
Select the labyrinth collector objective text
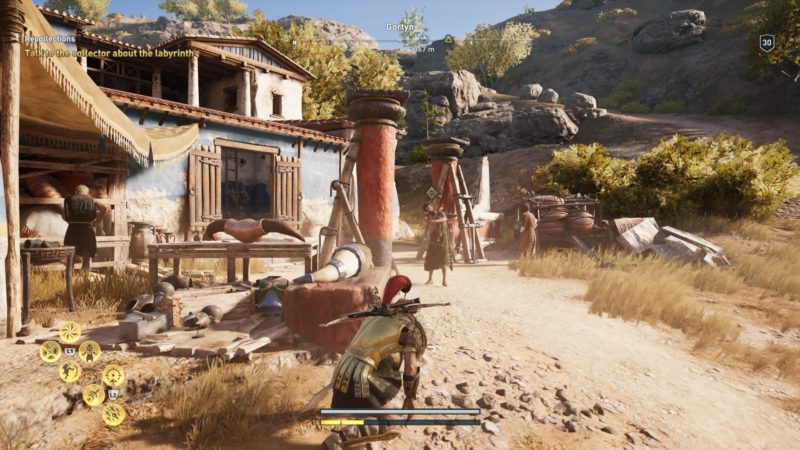click(109, 52)
